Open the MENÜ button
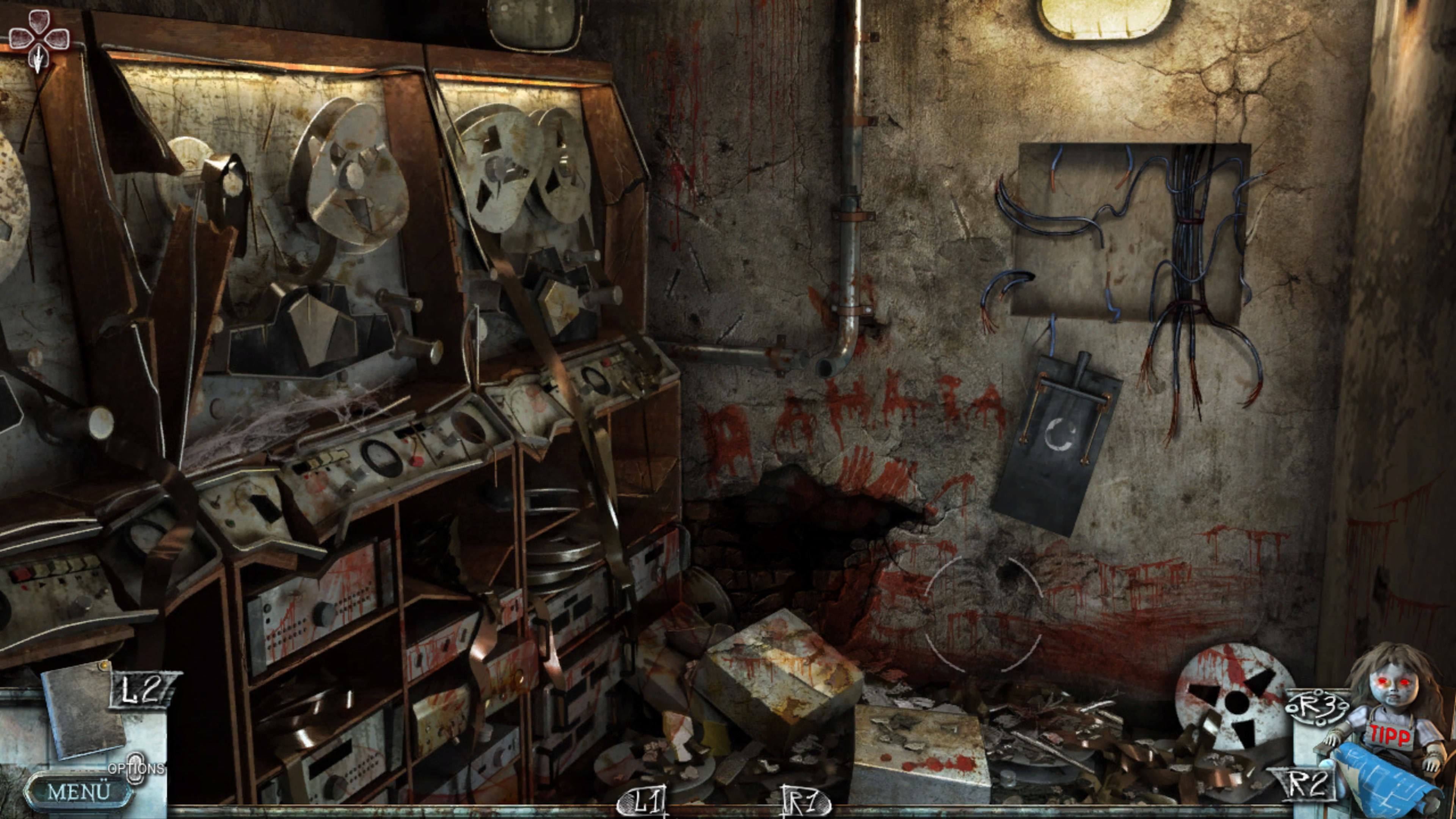1456x819 pixels. [78, 791]
